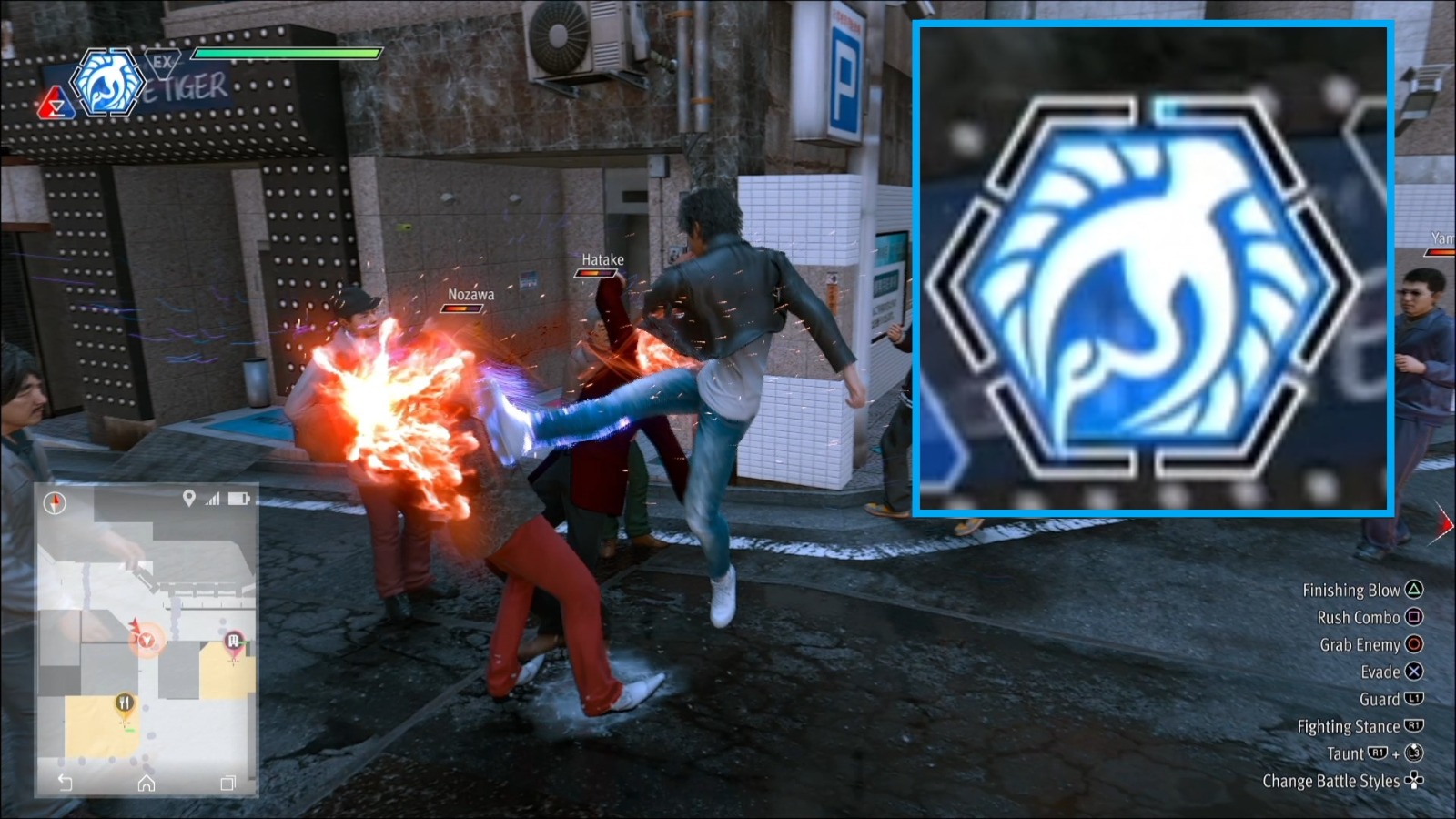Image resolution: width=1456 pixels, height=819 pixels.
Task: Click the signal strength bars icon
Action: tap(212, 498)
